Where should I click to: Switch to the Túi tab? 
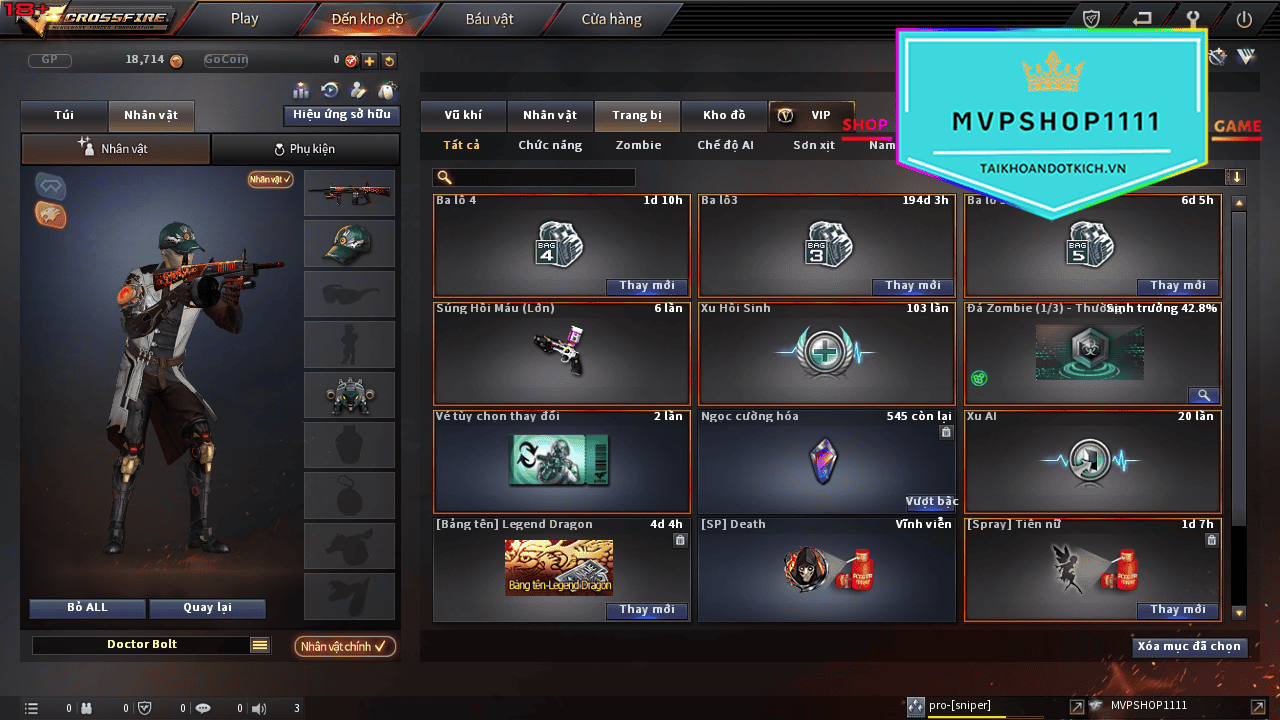pyautogui.click(x=64, y=116)
